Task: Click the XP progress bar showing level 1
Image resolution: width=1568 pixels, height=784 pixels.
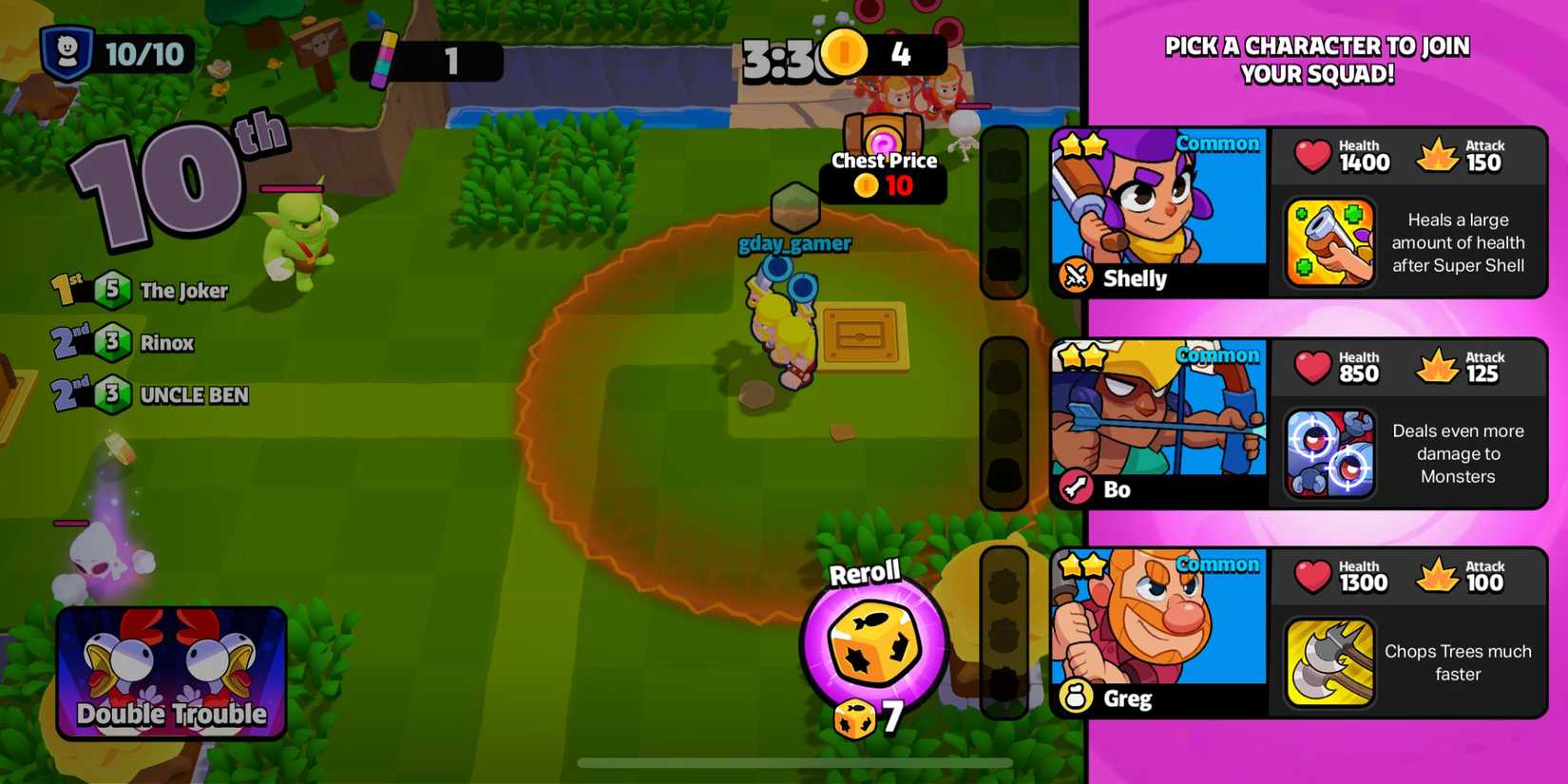Action: tap(428, 59)
